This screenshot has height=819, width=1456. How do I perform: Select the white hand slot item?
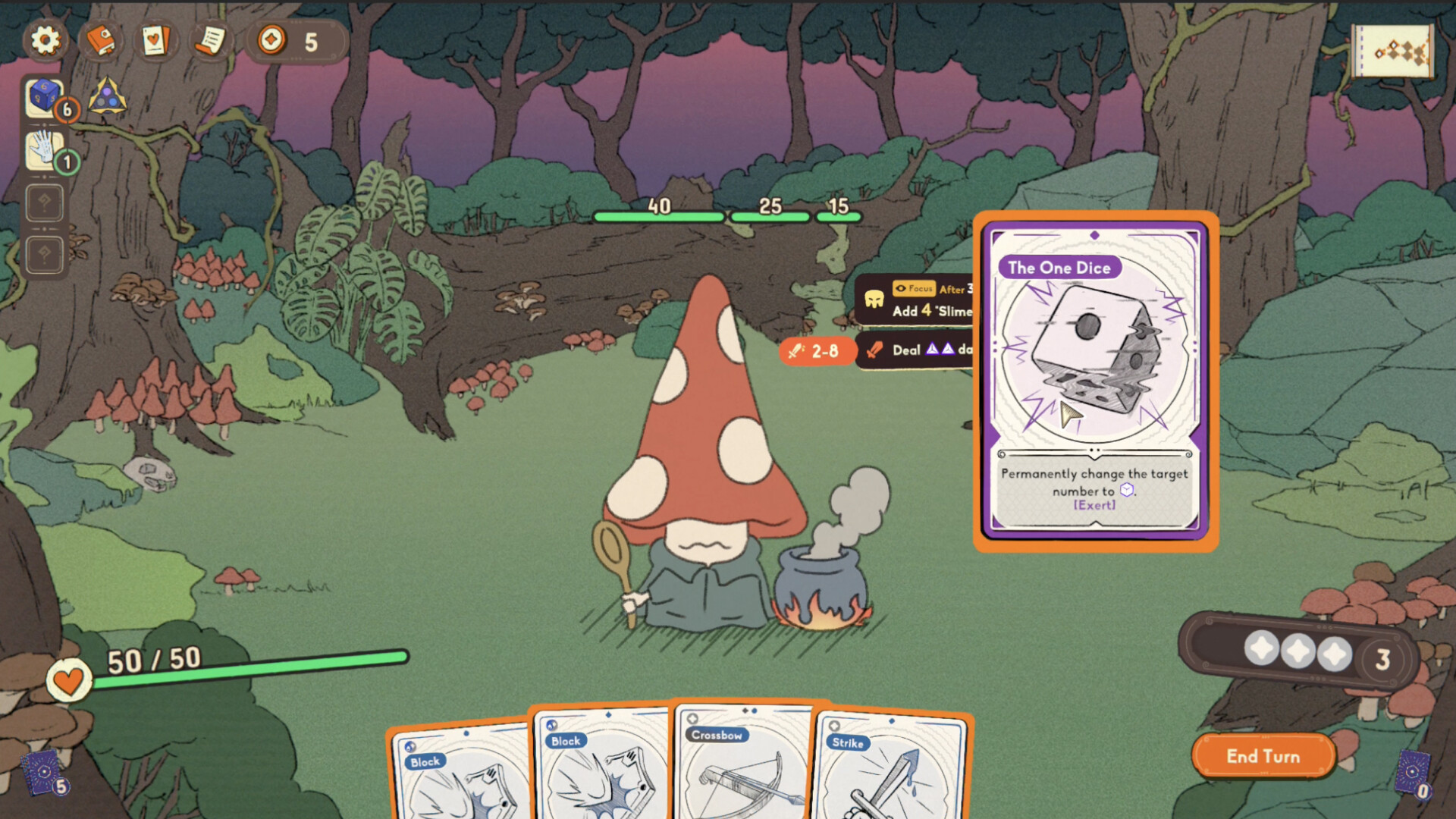pos(42,150)
